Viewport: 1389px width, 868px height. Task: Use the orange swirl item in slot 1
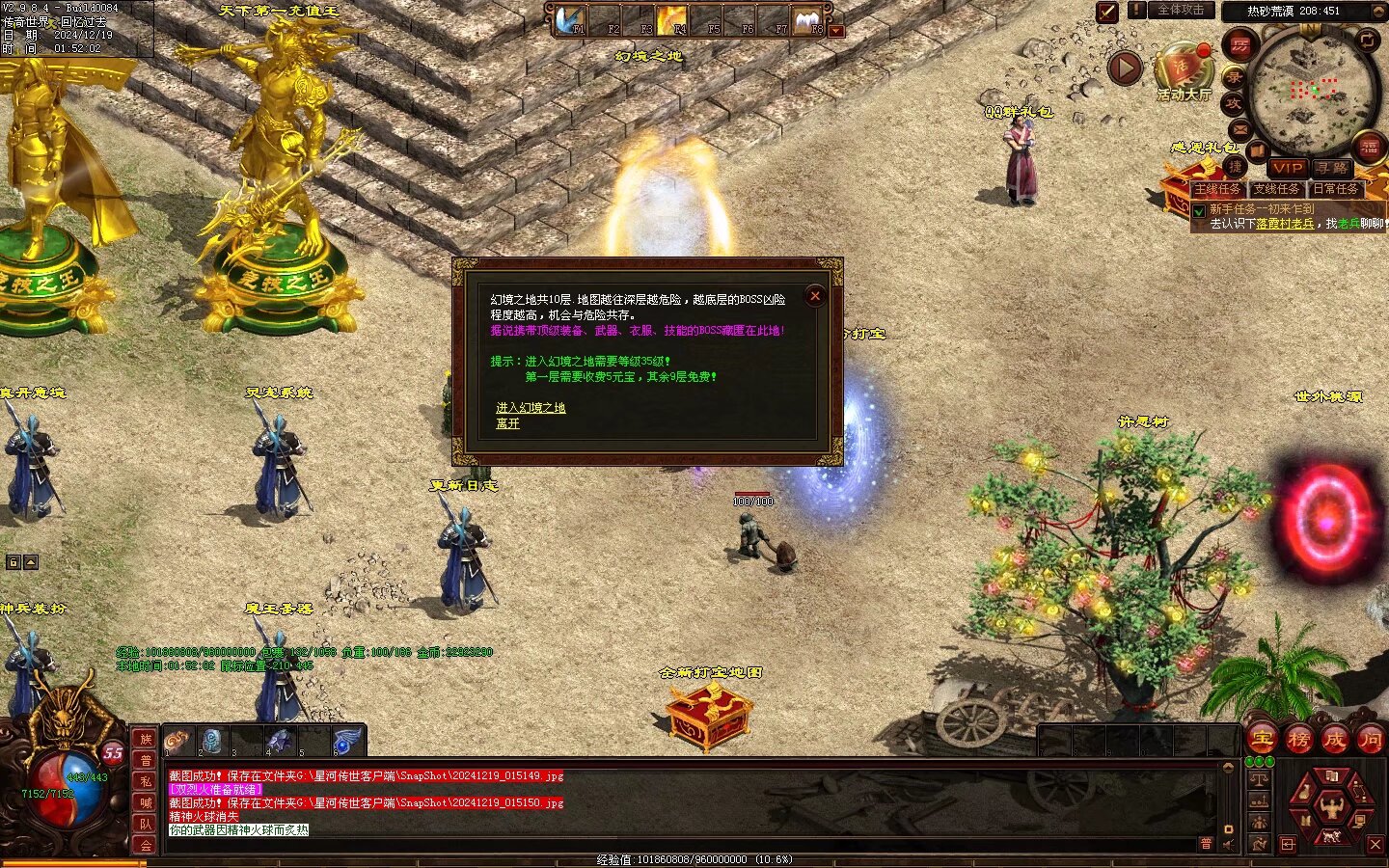(x=177, y=741)
